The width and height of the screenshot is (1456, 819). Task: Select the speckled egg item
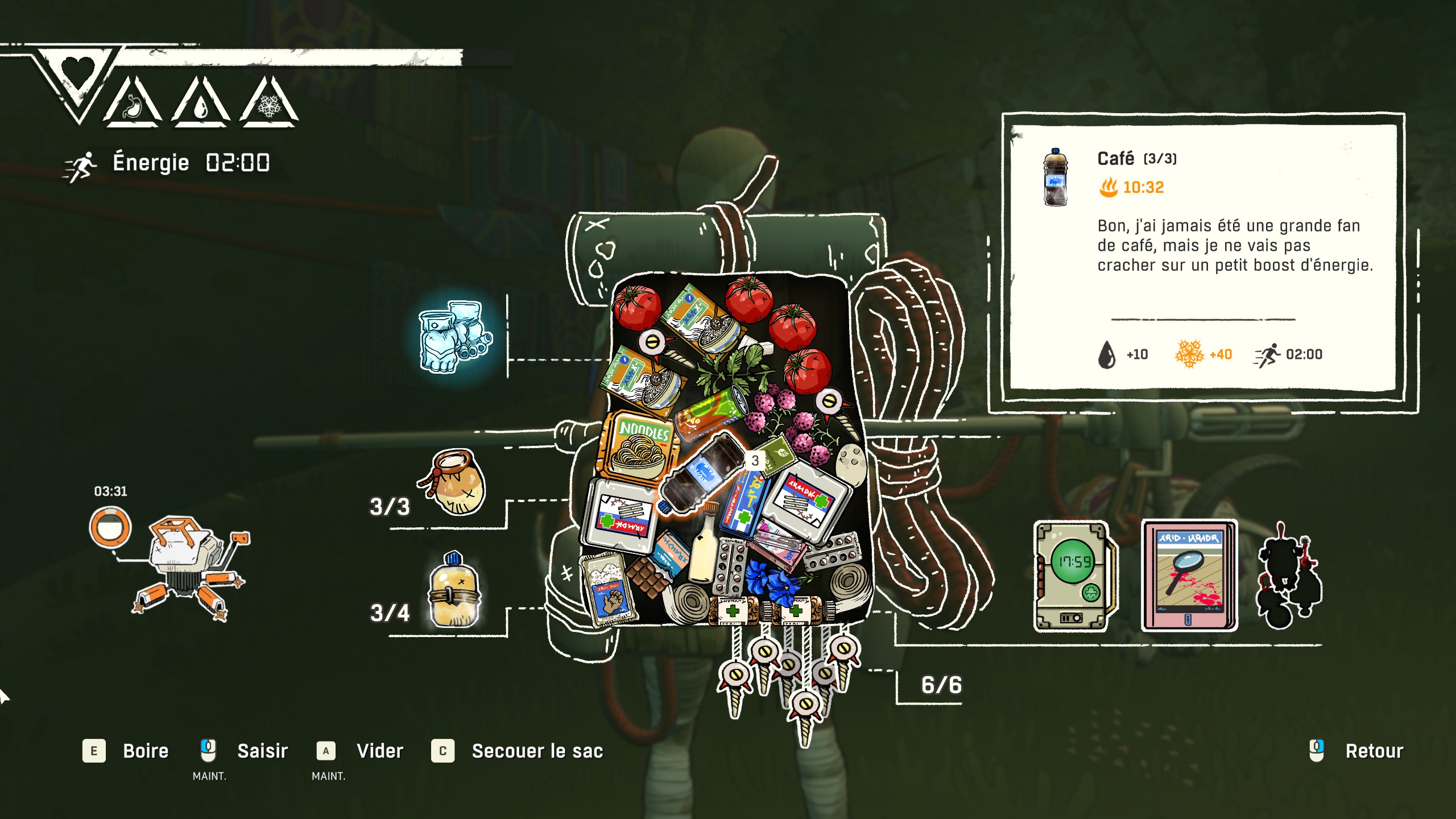[x=851, y=464]
